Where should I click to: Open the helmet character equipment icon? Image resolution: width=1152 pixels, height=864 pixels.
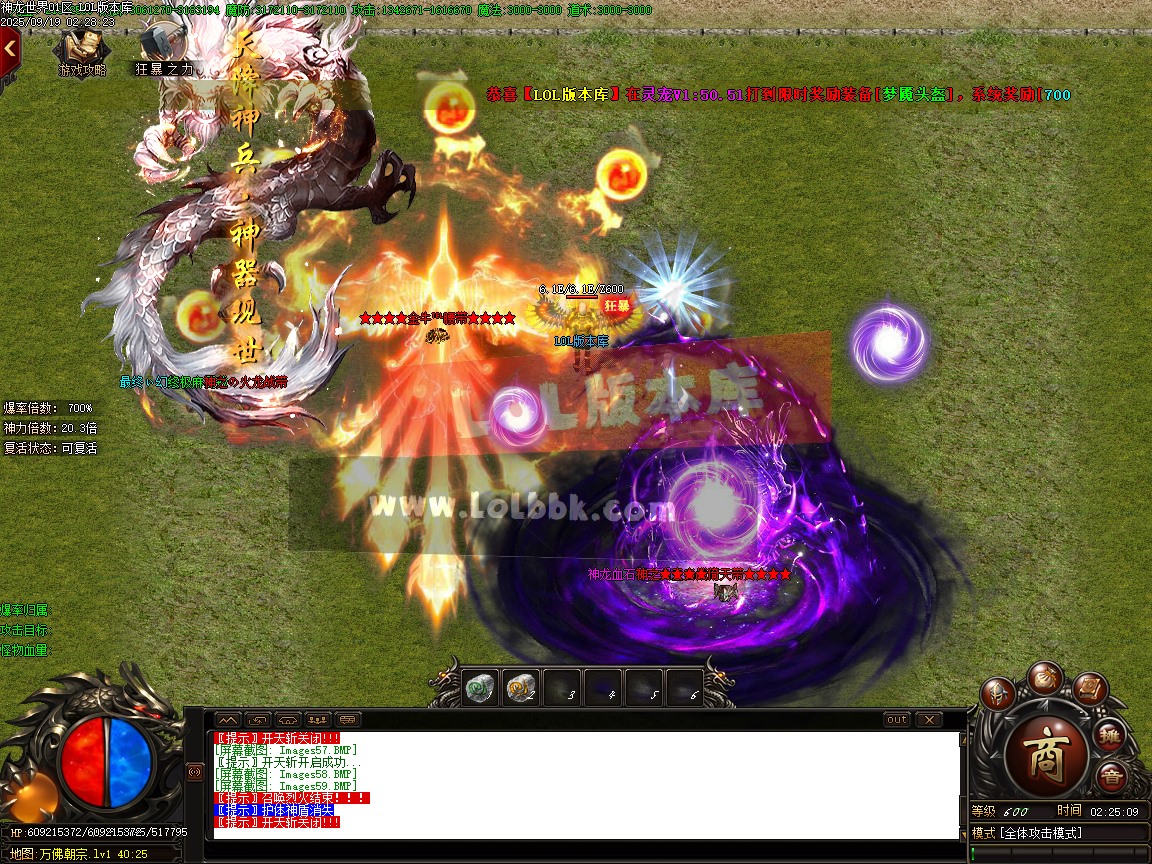997,695
